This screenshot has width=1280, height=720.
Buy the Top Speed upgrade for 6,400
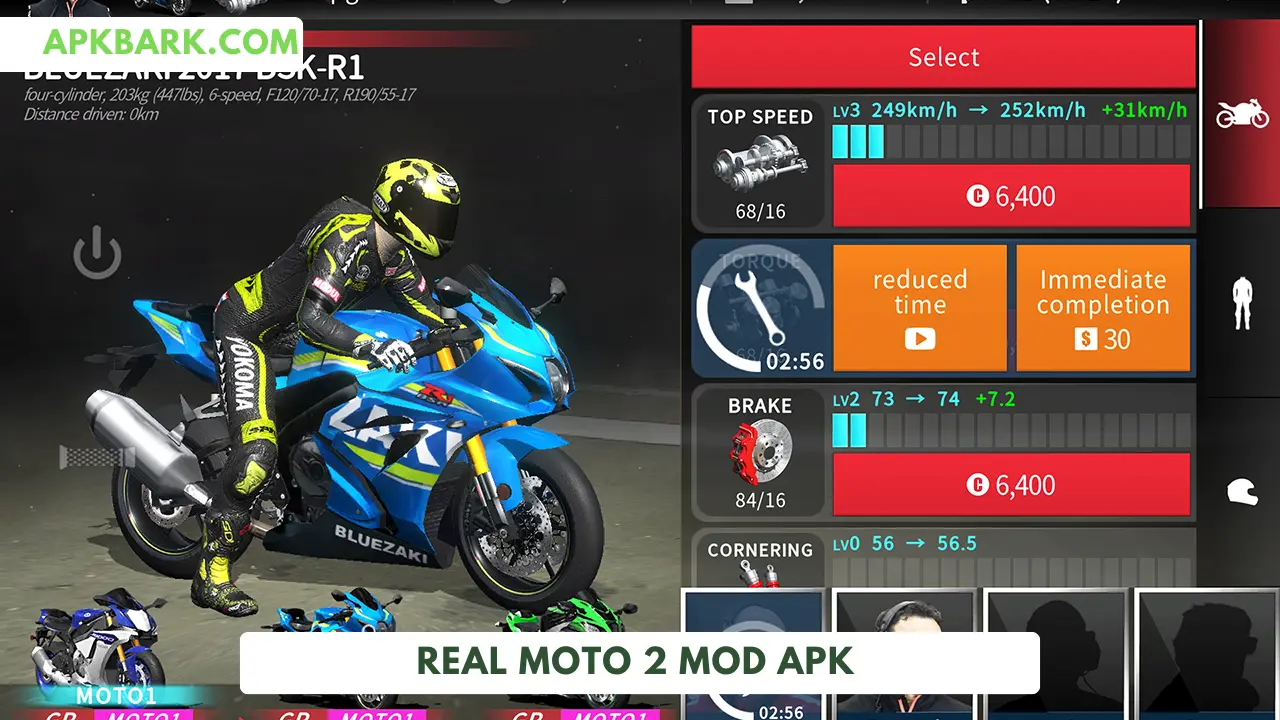click(1011, 196)
